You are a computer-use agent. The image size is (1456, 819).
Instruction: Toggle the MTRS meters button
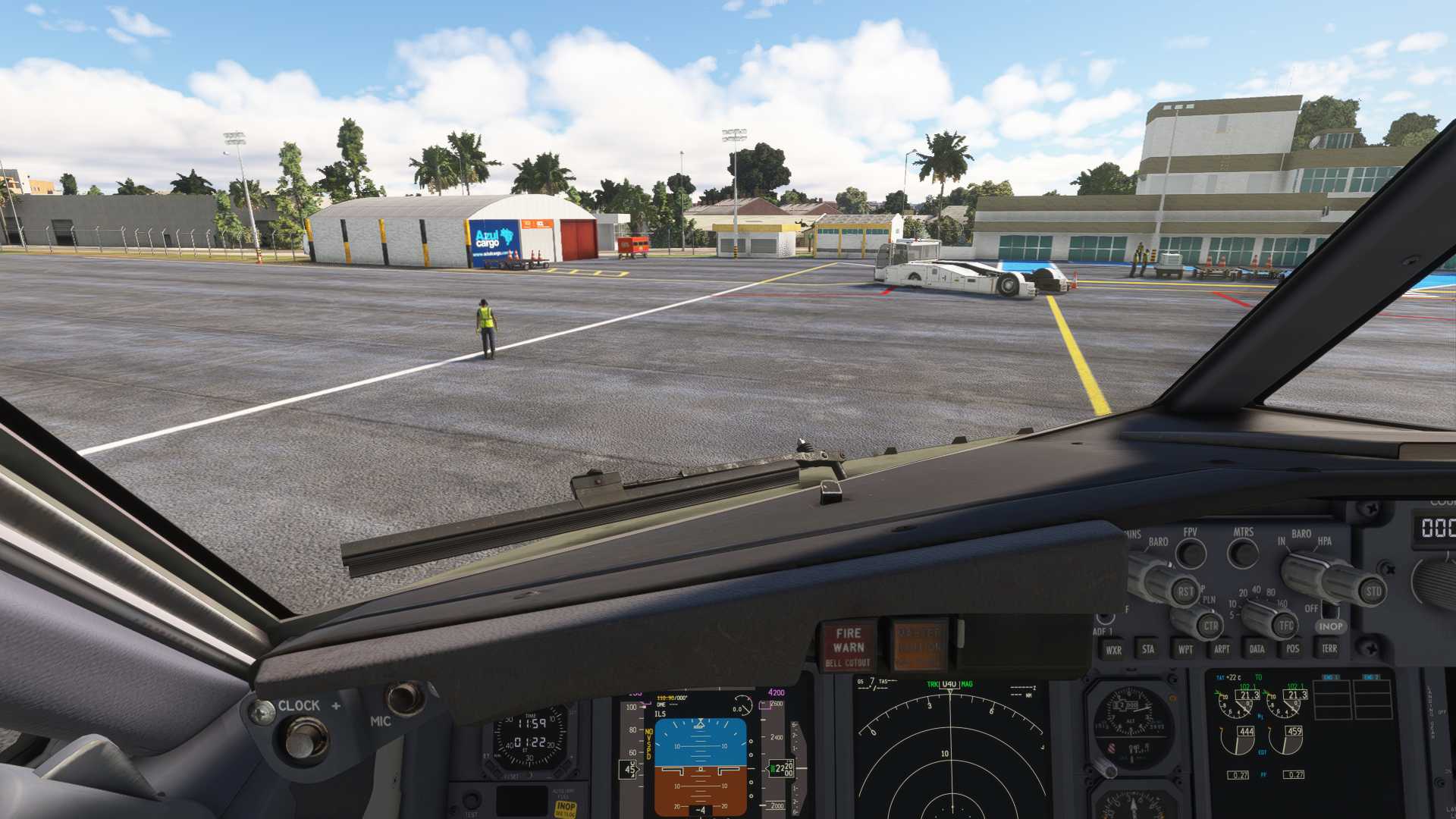pyautogui.click(x=1243, y=554)
